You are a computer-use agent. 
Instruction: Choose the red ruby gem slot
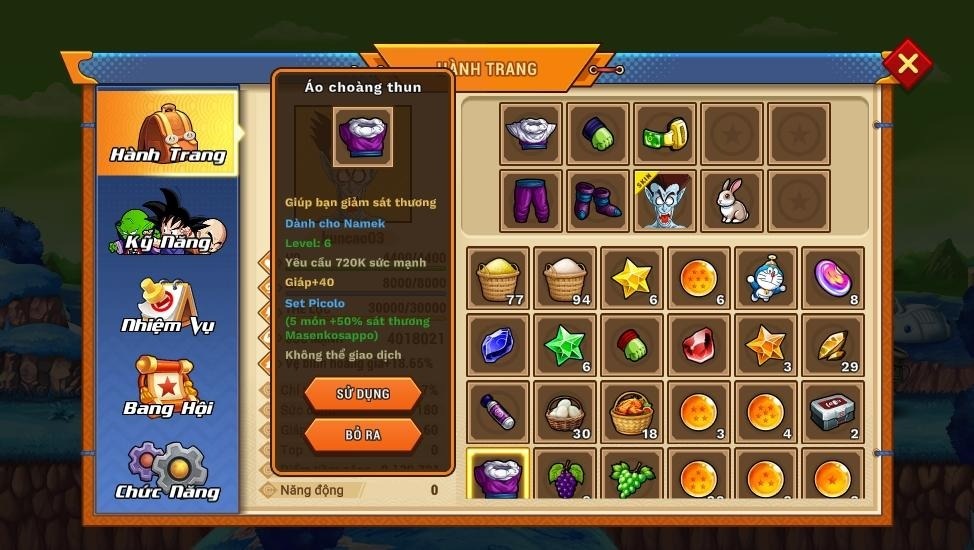pos(699,345)
